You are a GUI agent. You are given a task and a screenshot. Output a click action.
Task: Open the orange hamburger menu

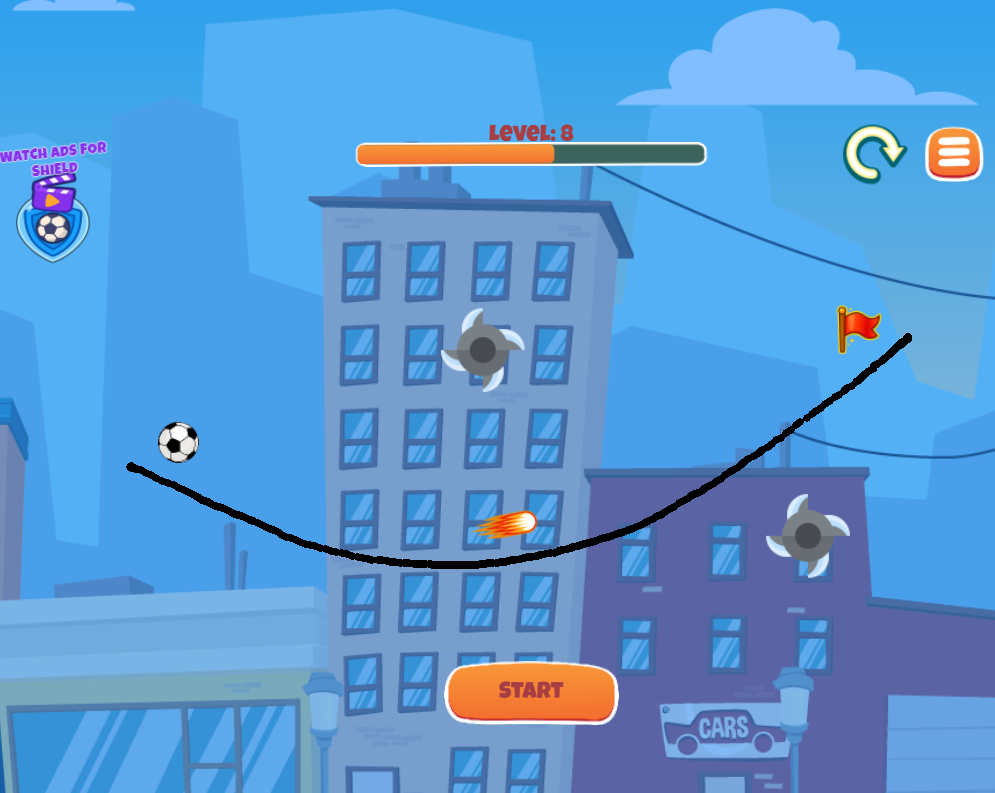point(954,153)
